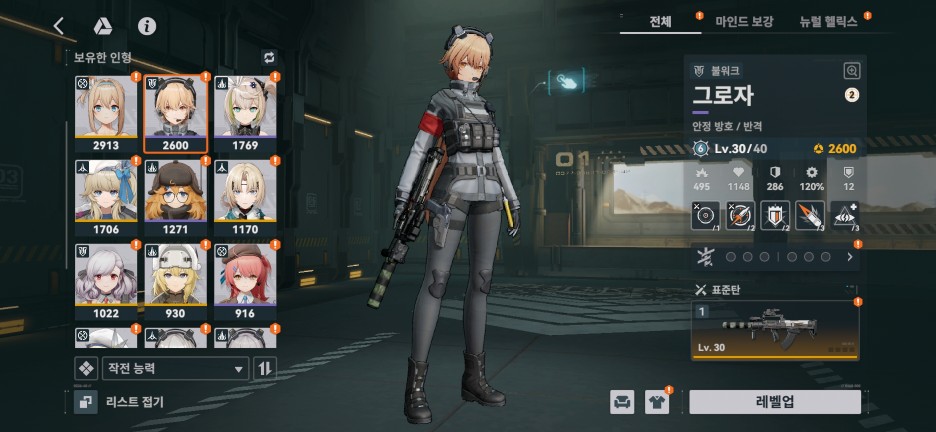Toggle the sort order arrows button
The height and width of the screenshot is (432, 936).
(265, 368)
